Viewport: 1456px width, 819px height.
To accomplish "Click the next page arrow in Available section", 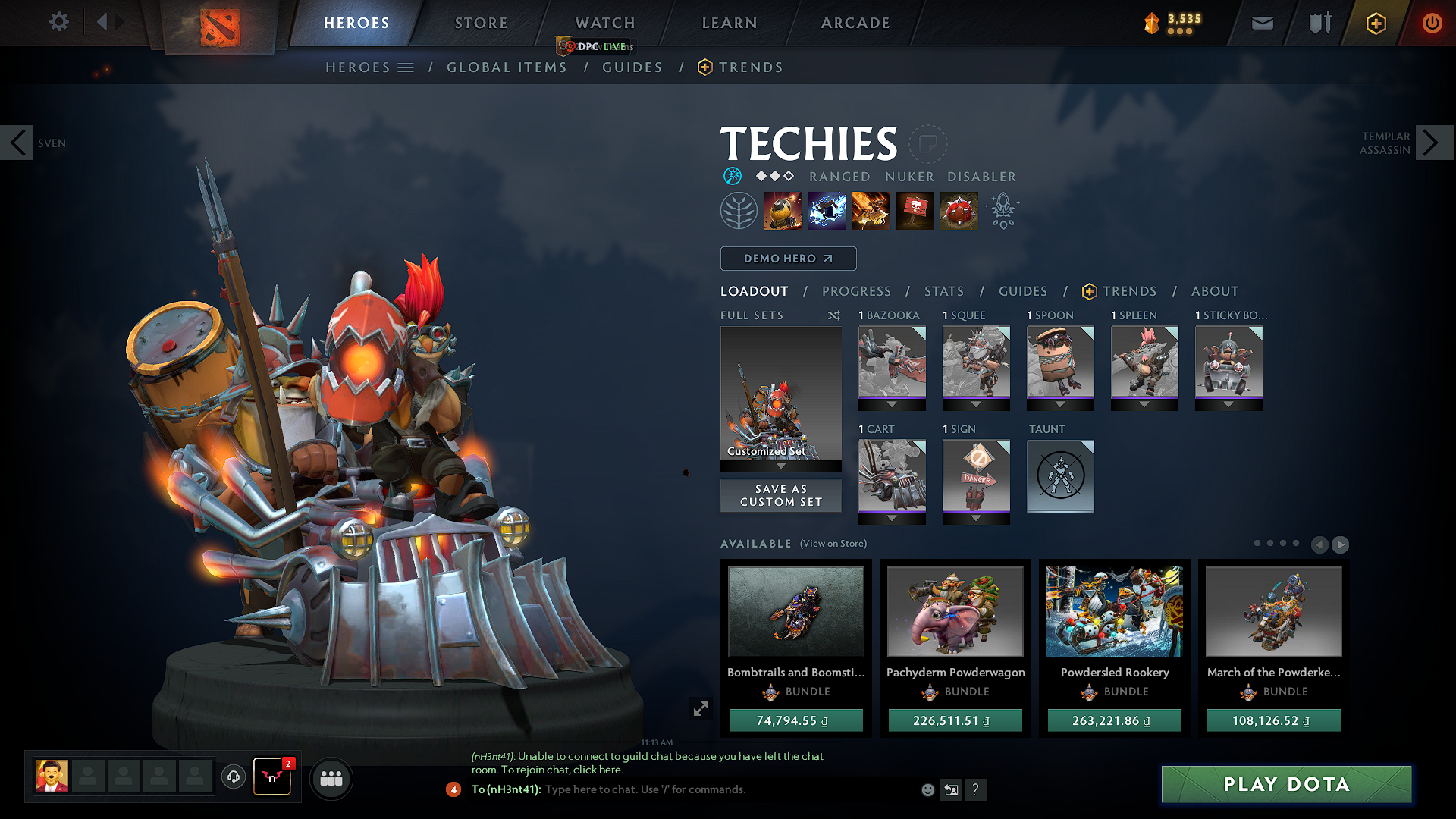I will point(1341,544).
